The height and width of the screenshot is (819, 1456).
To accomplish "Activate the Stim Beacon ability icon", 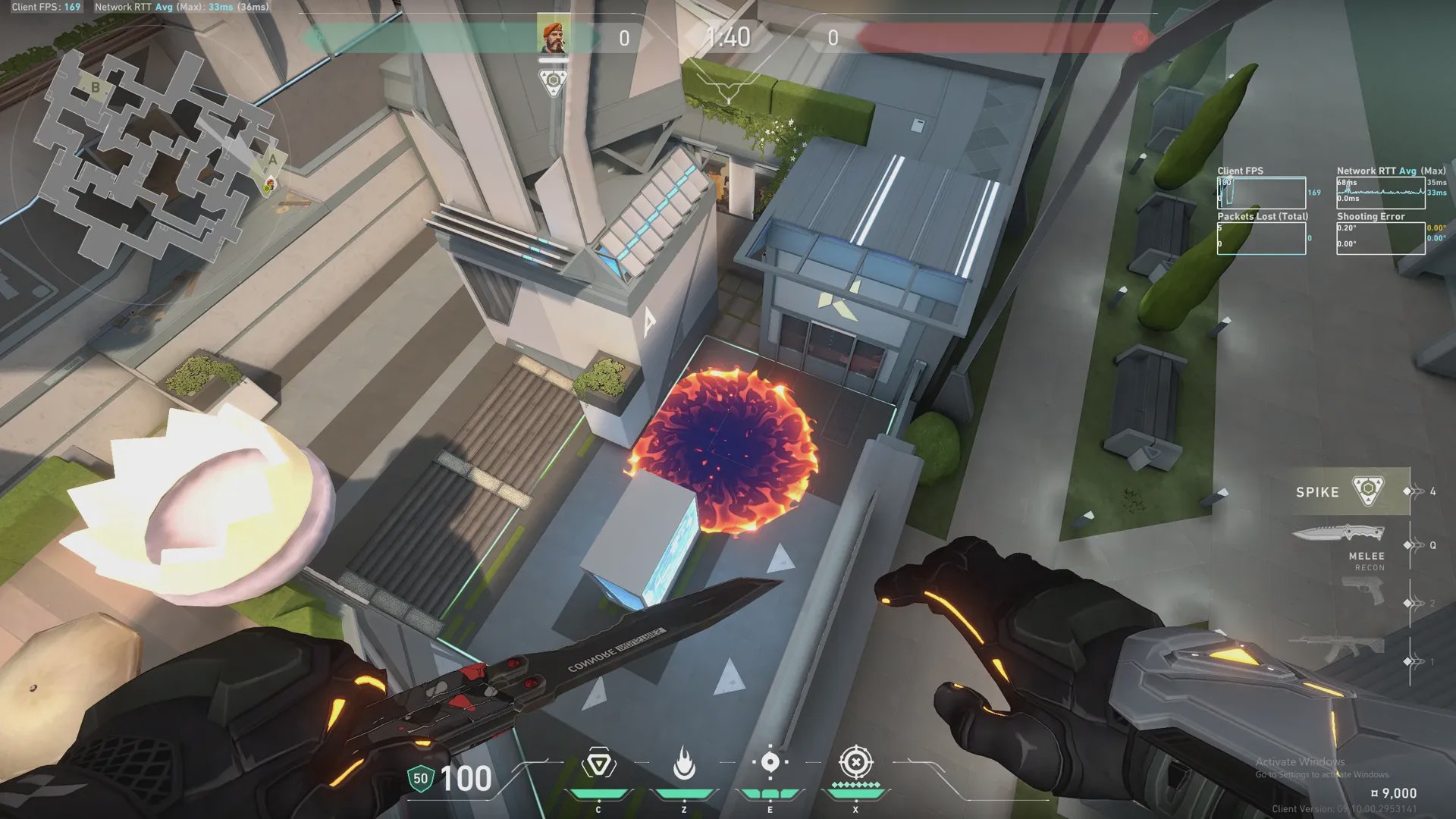I will coord(598,764).
